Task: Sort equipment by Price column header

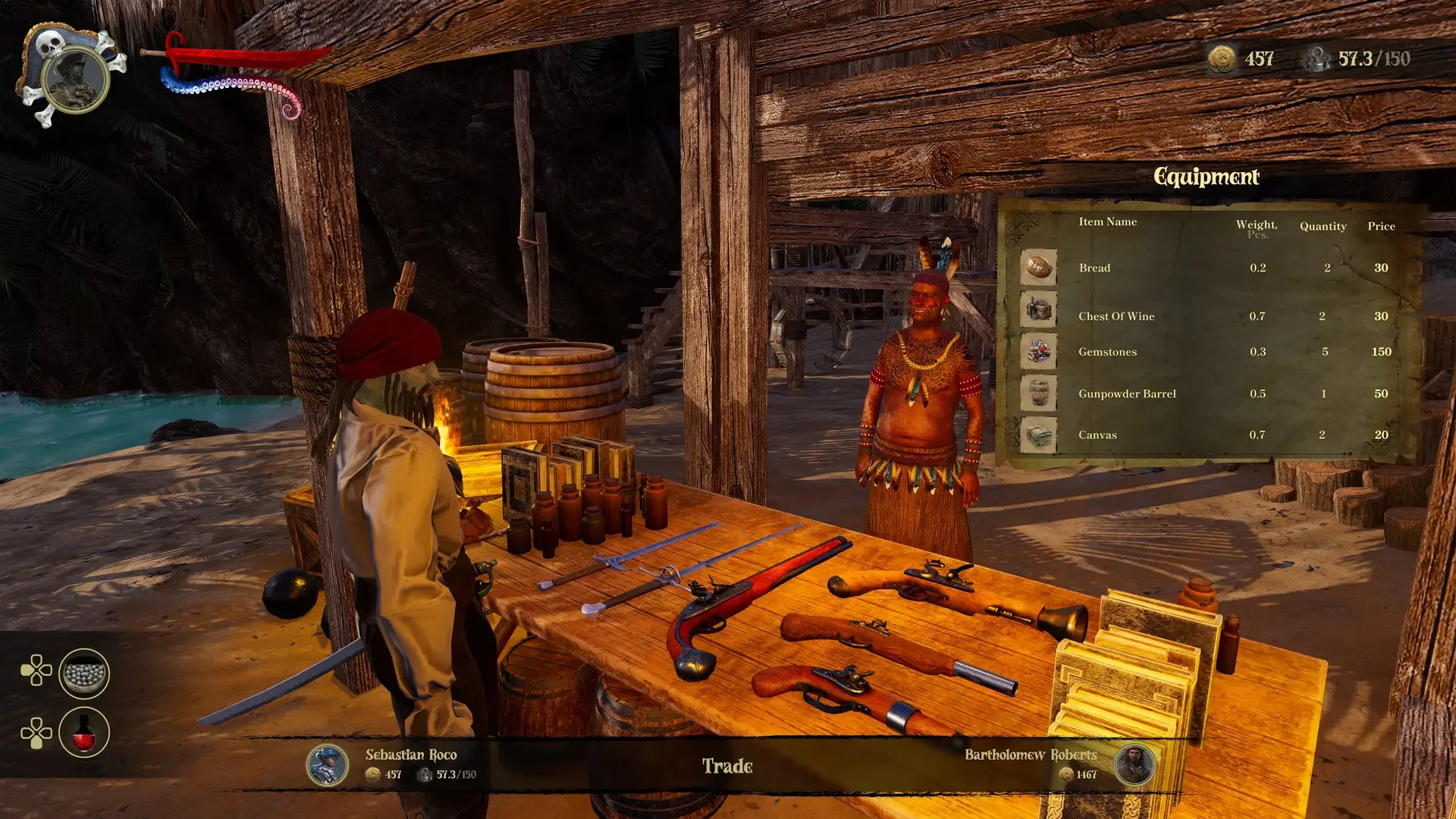Action: click(1381, 226)
